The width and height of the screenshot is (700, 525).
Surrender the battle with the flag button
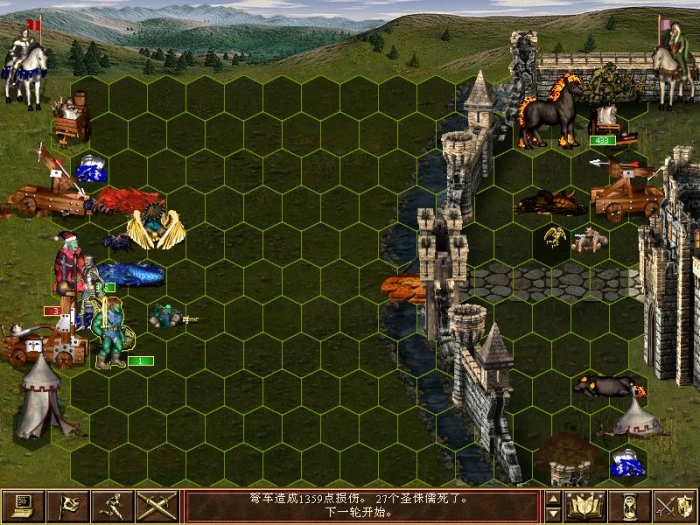point(68,506)
